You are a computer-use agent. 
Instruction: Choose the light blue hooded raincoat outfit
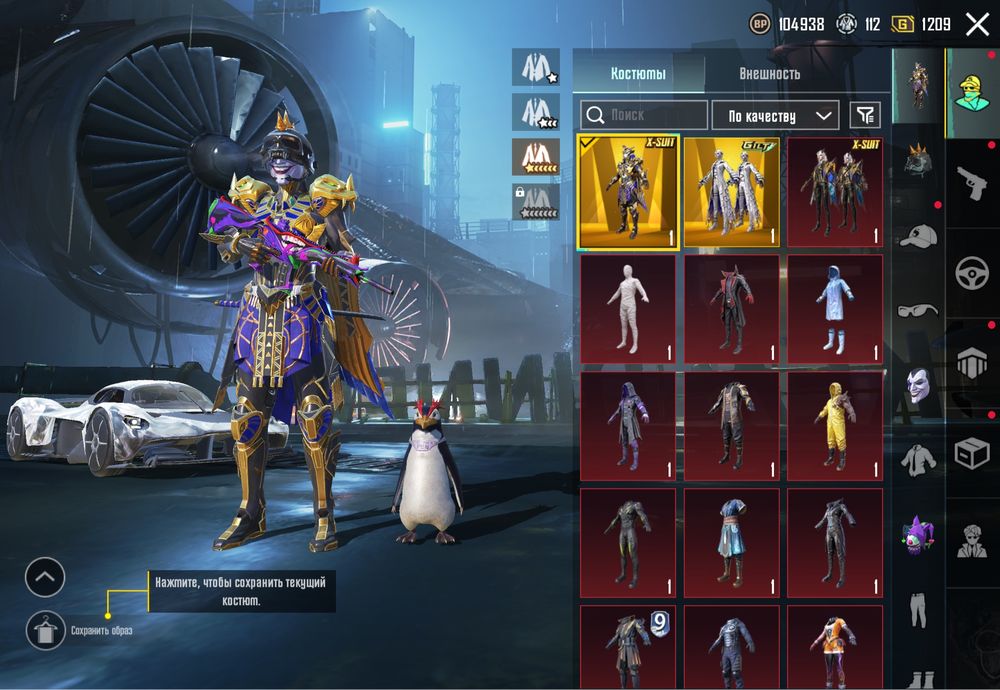(x=835, y=308)
